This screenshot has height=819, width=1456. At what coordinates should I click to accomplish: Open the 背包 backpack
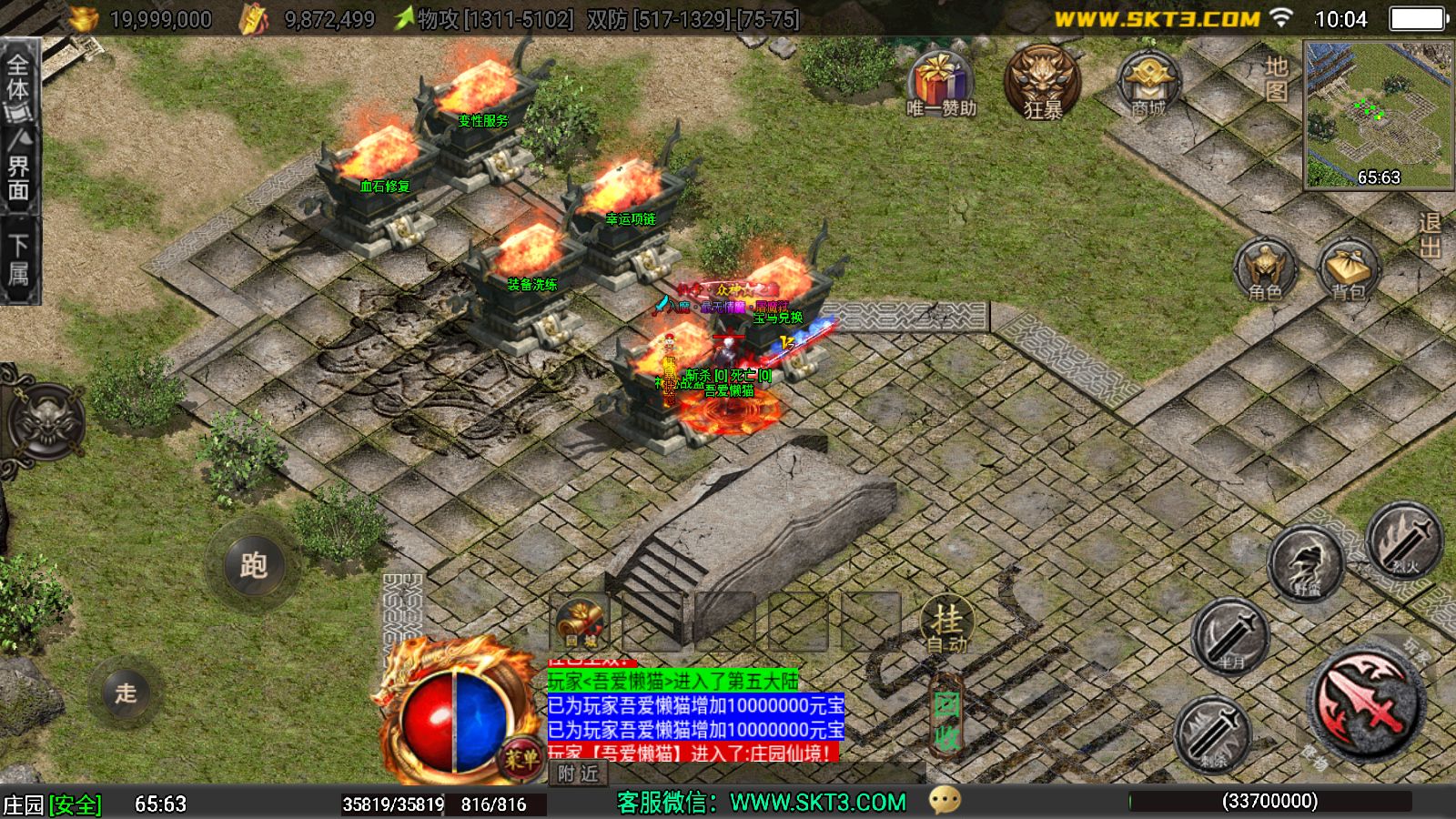pyautogui.click(x=1349, y=270)
